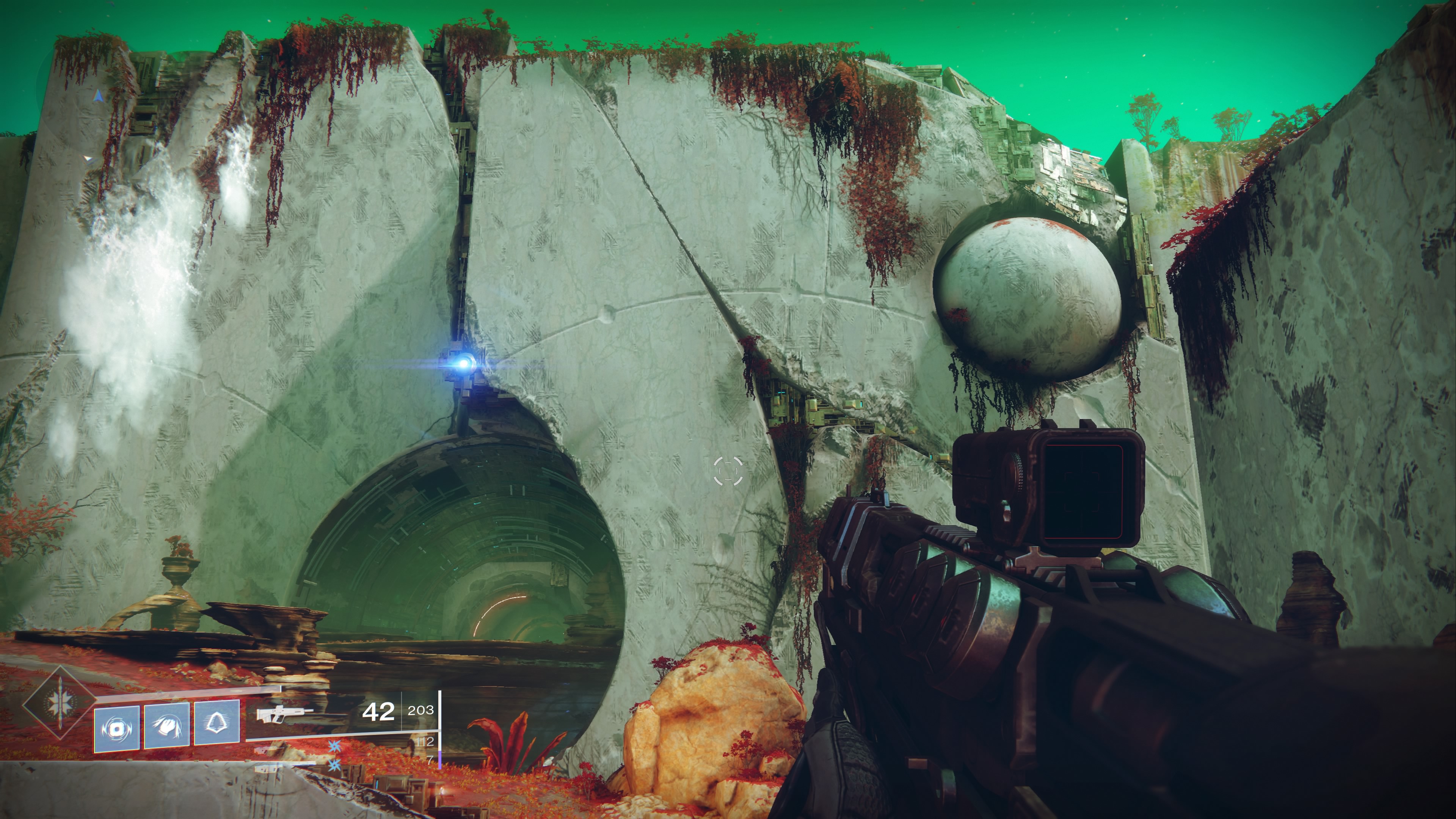Trigger the hand melee ability icon
Viewport: 1456px width, 819px height.
click(167, 725)
